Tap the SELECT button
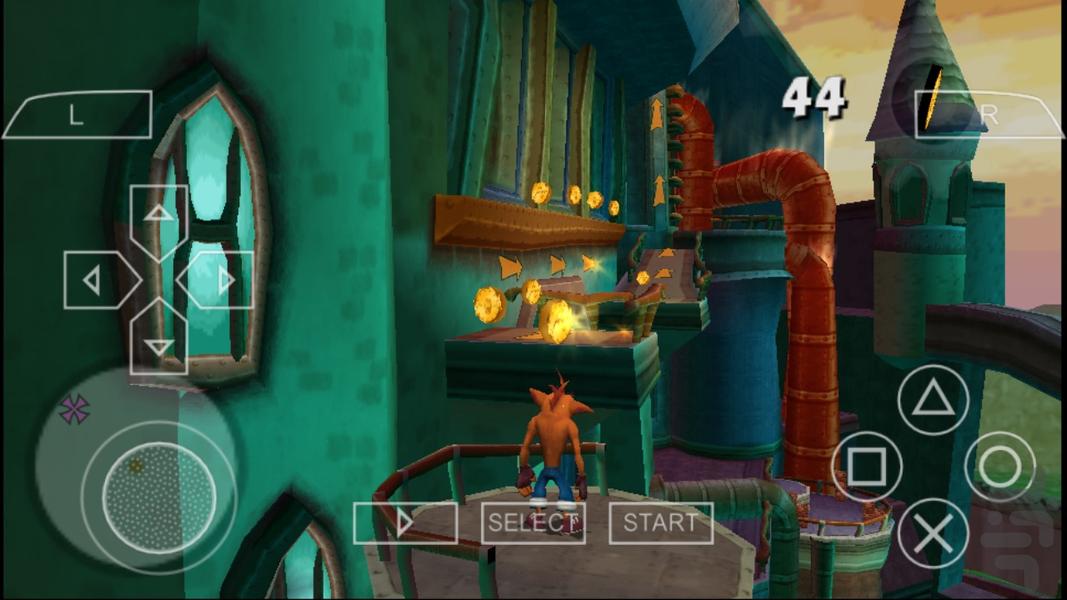Screen dimensions: 1067x600 tap(533, 522)
